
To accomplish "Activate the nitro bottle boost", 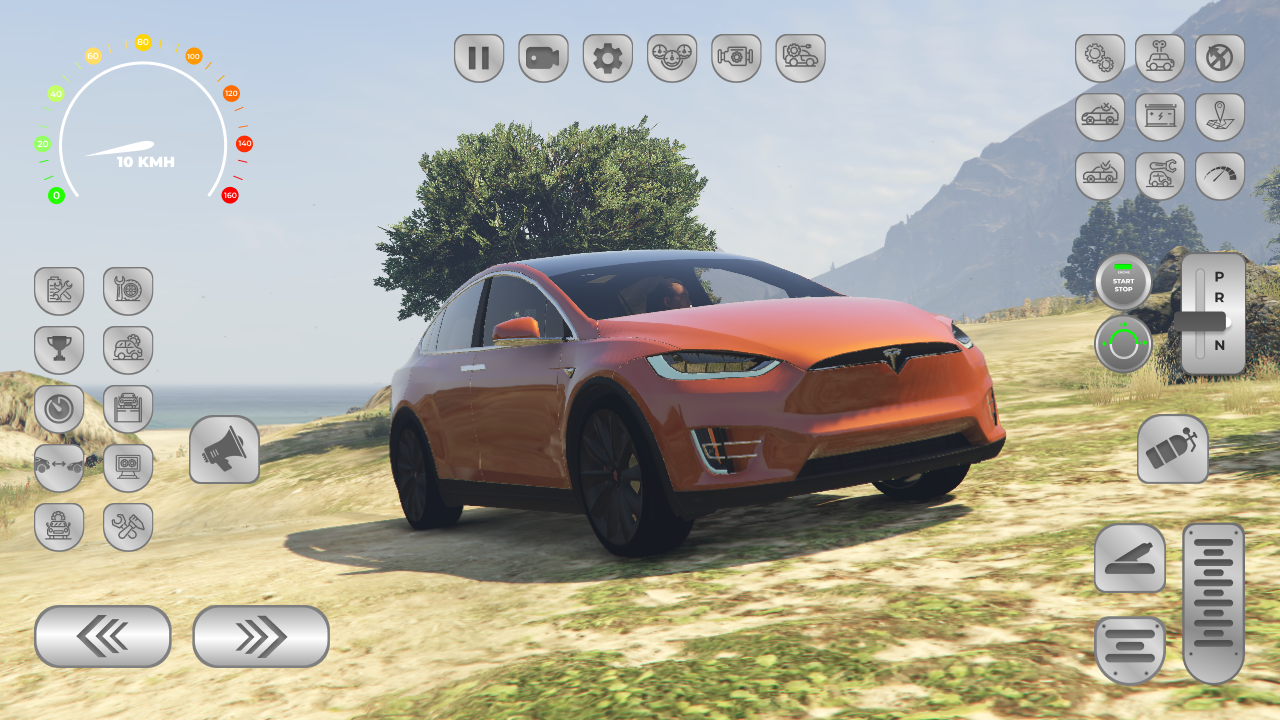I will click(x=1172, y=449).
